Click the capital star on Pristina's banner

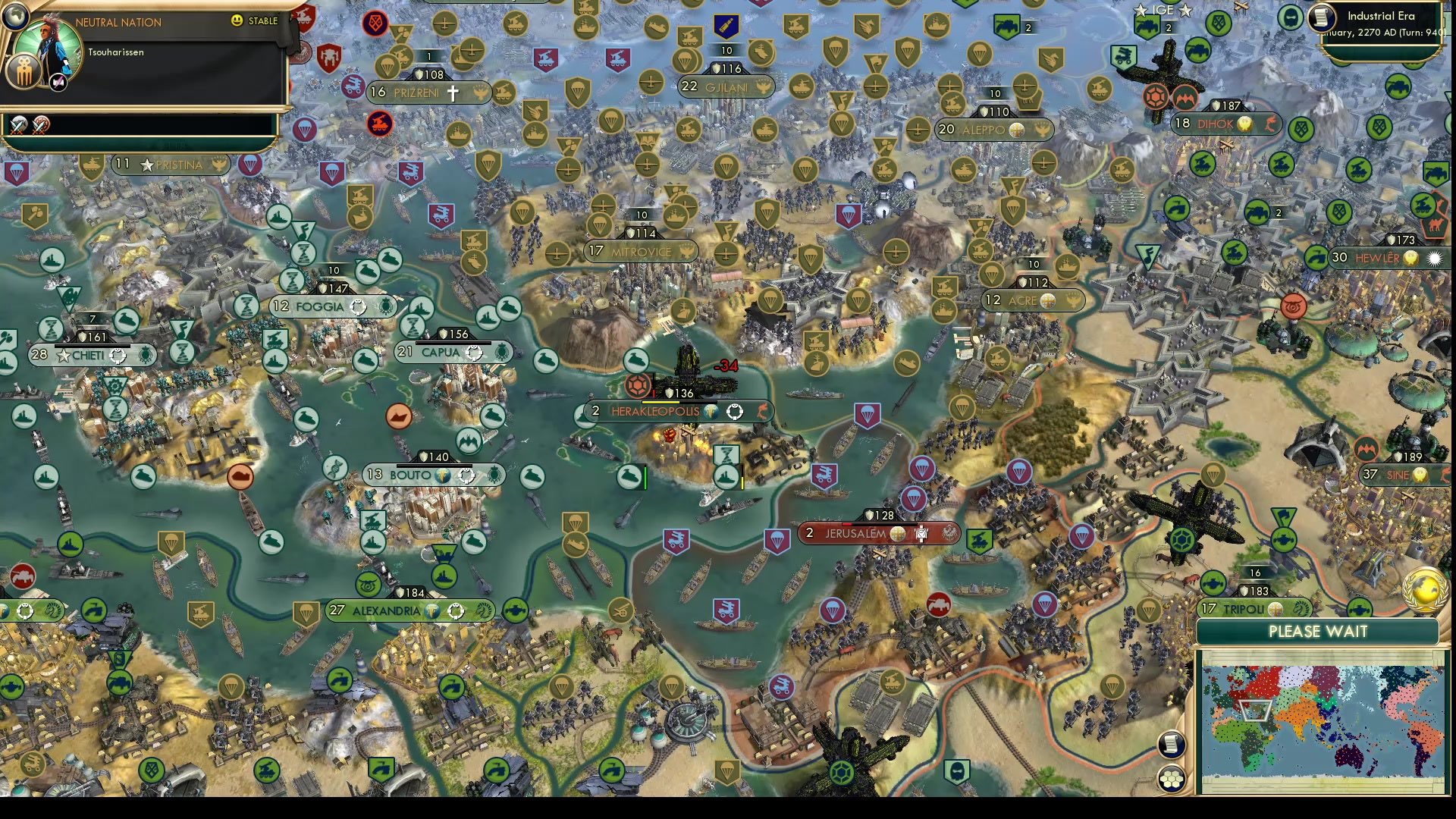146,164
